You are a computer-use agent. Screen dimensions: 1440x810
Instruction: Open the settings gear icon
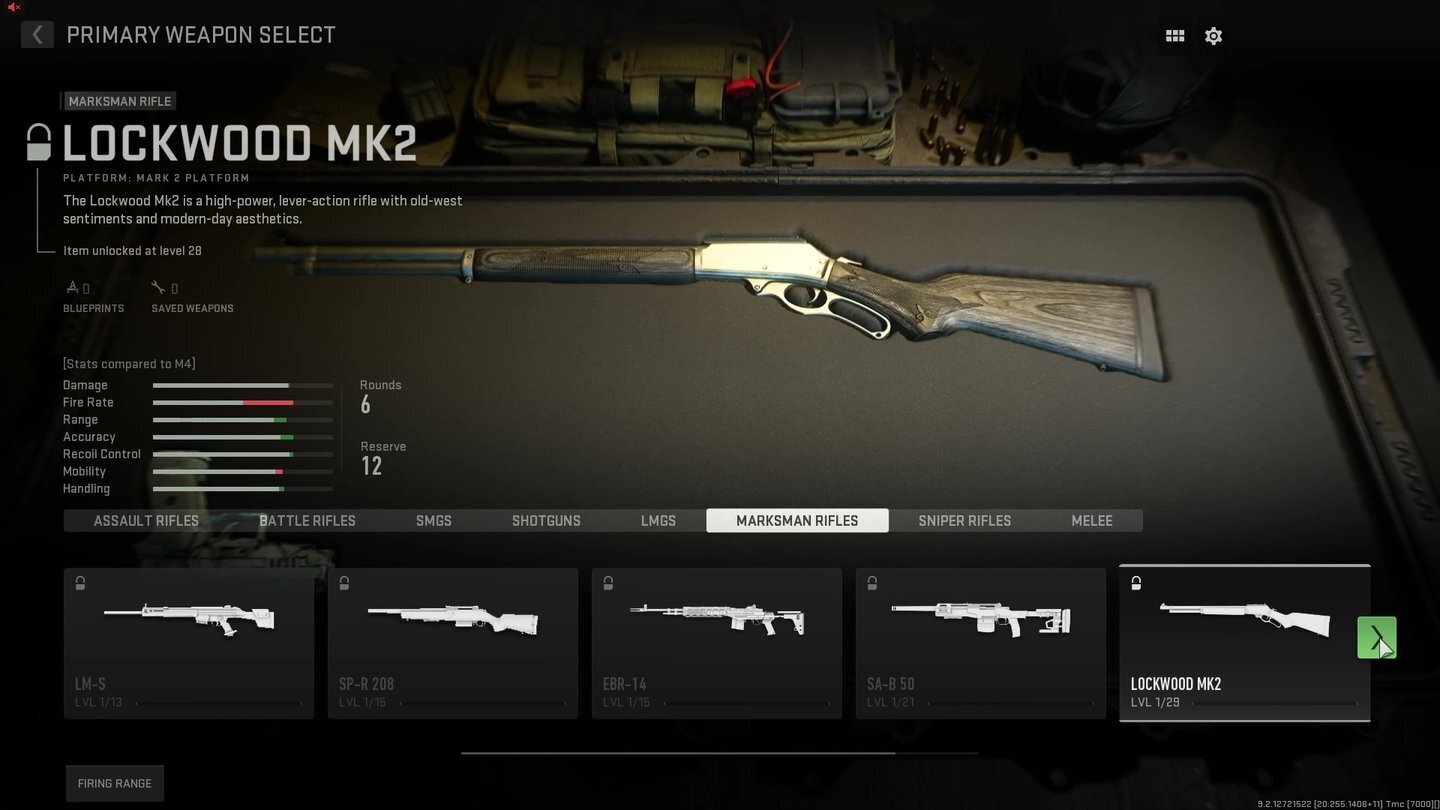coord(1213,35)
